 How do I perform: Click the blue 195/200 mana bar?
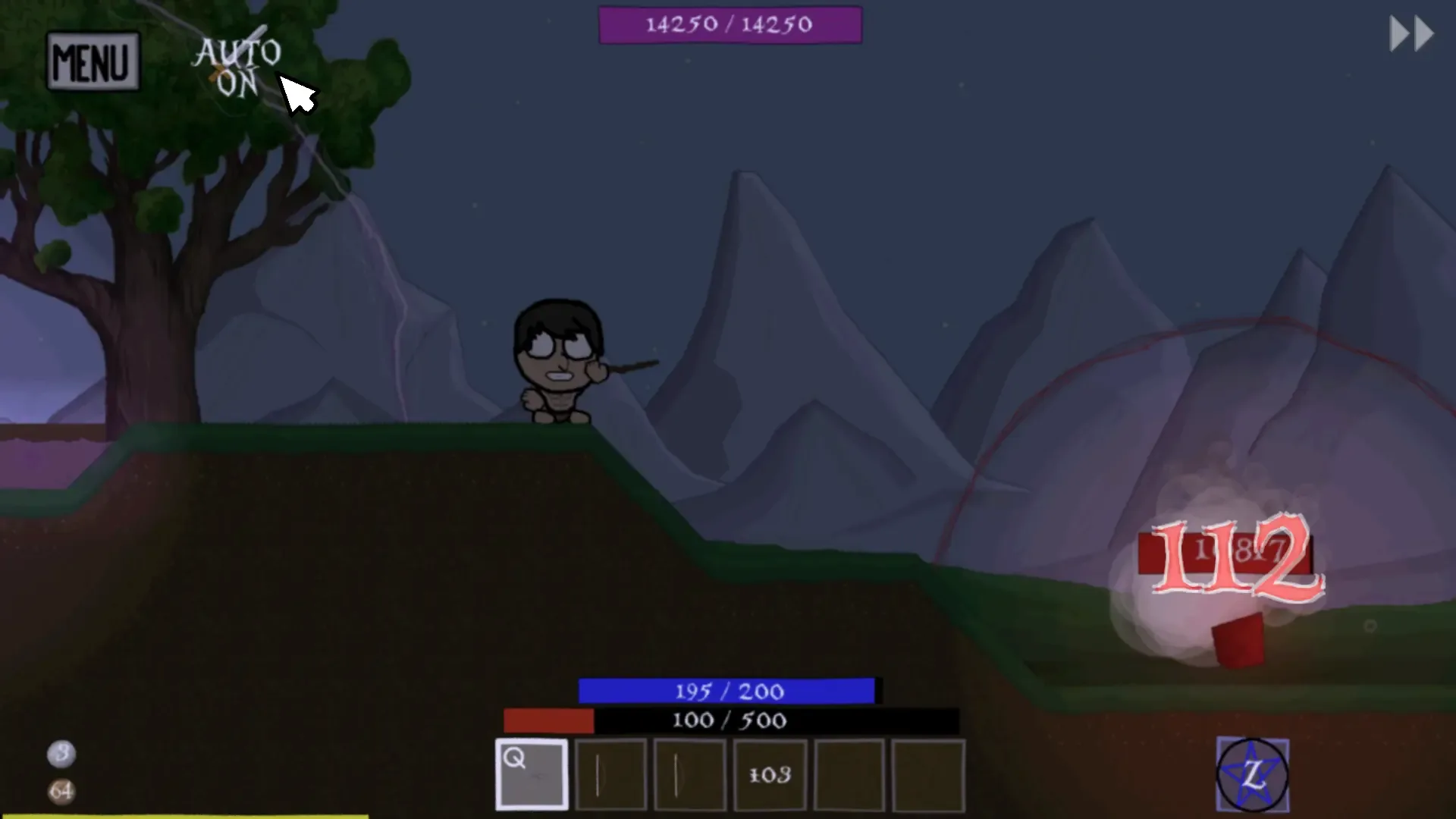click(x=726, y=691)
